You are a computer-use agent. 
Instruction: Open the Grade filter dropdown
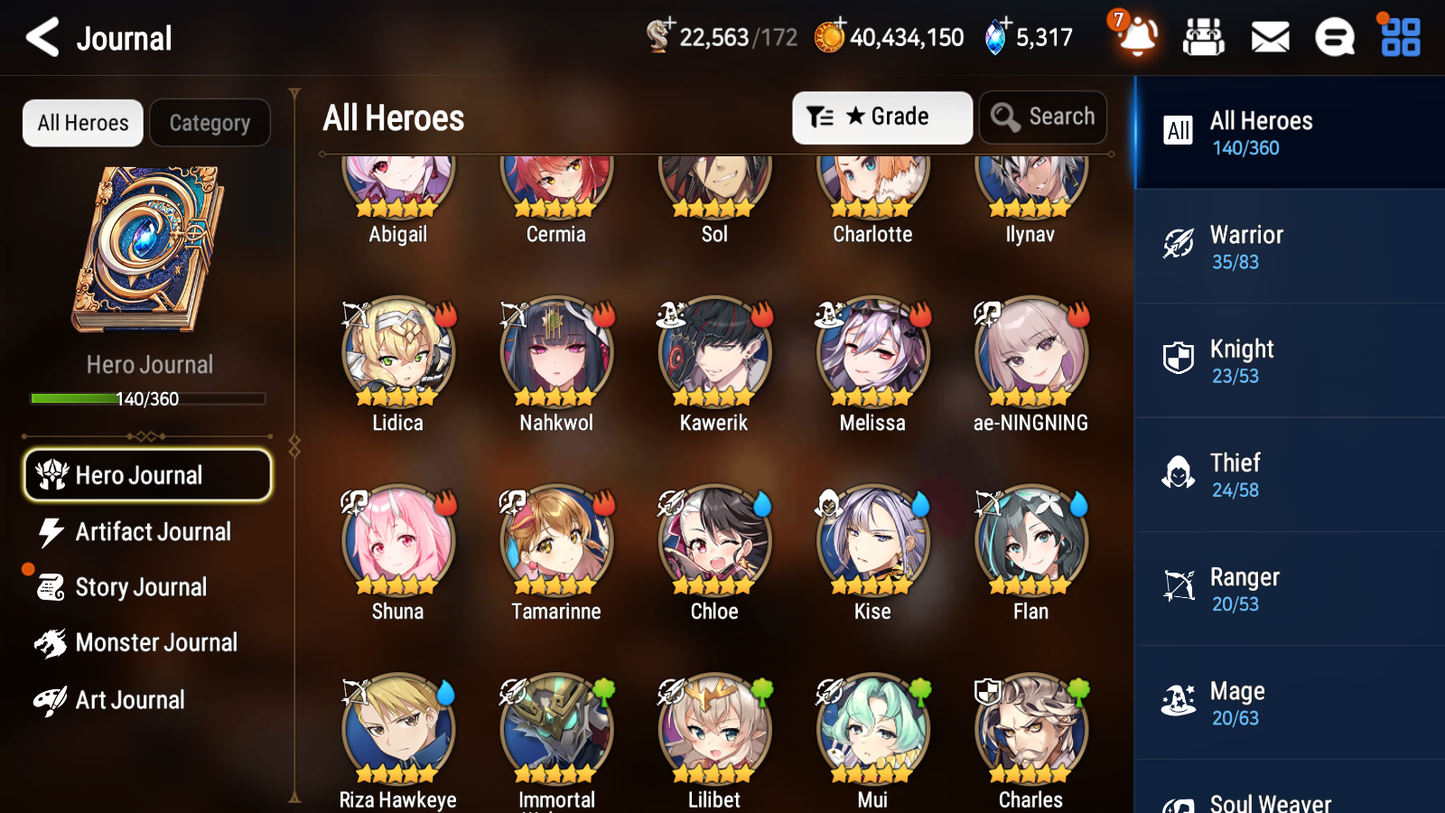881,117
